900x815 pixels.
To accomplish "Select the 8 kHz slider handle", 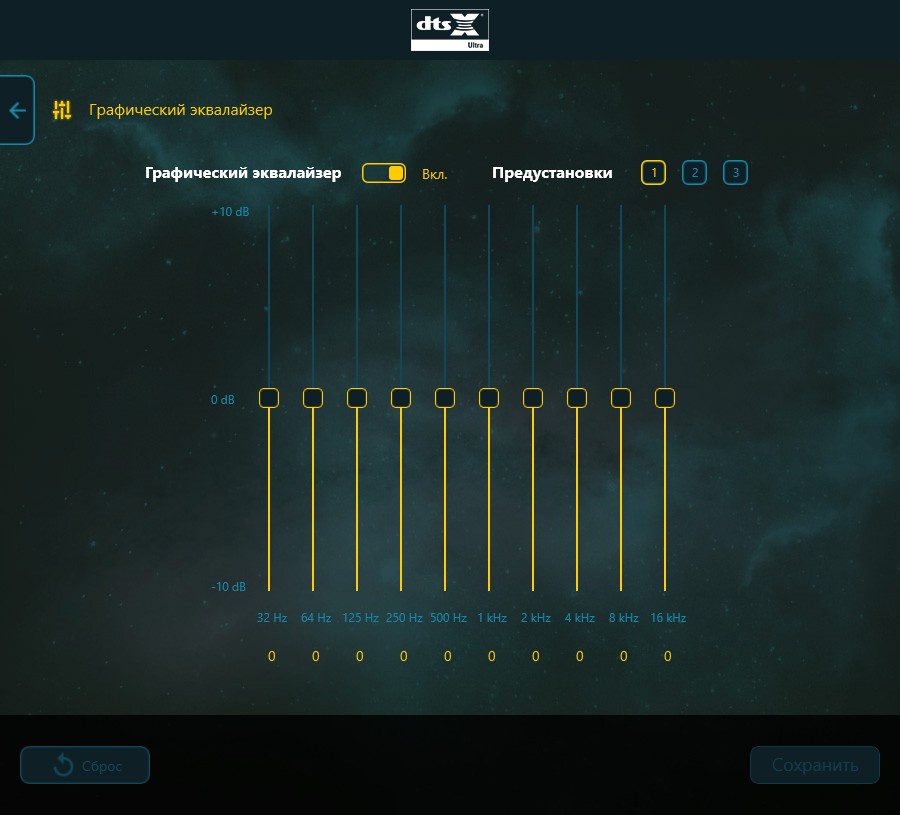I will point(621,398).
